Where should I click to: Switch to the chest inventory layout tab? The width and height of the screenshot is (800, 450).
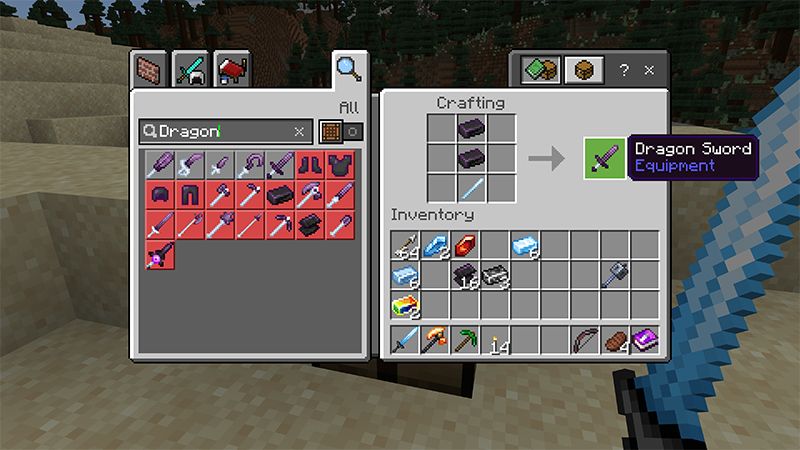pos(581,71)
